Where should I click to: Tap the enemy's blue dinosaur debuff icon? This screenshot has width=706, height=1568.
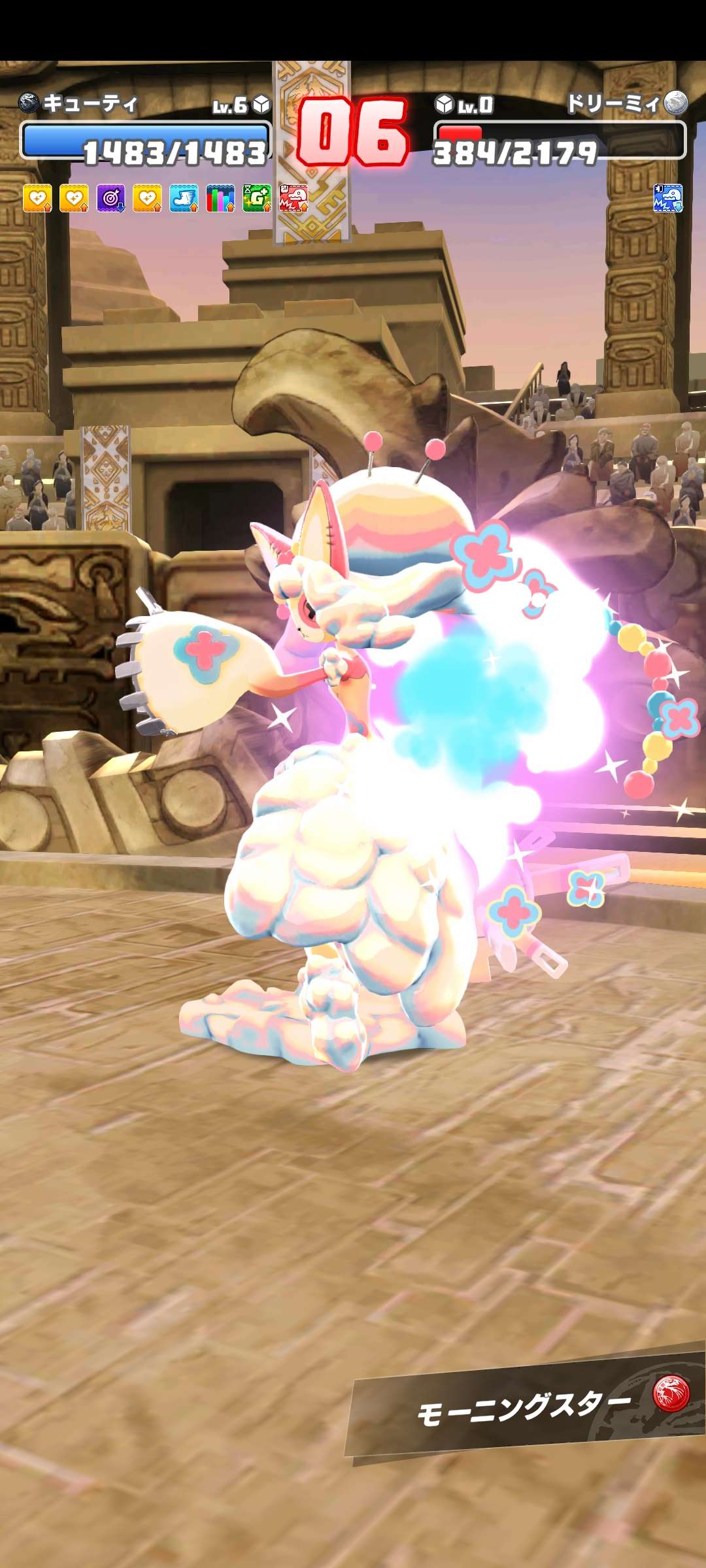(668, 198)
